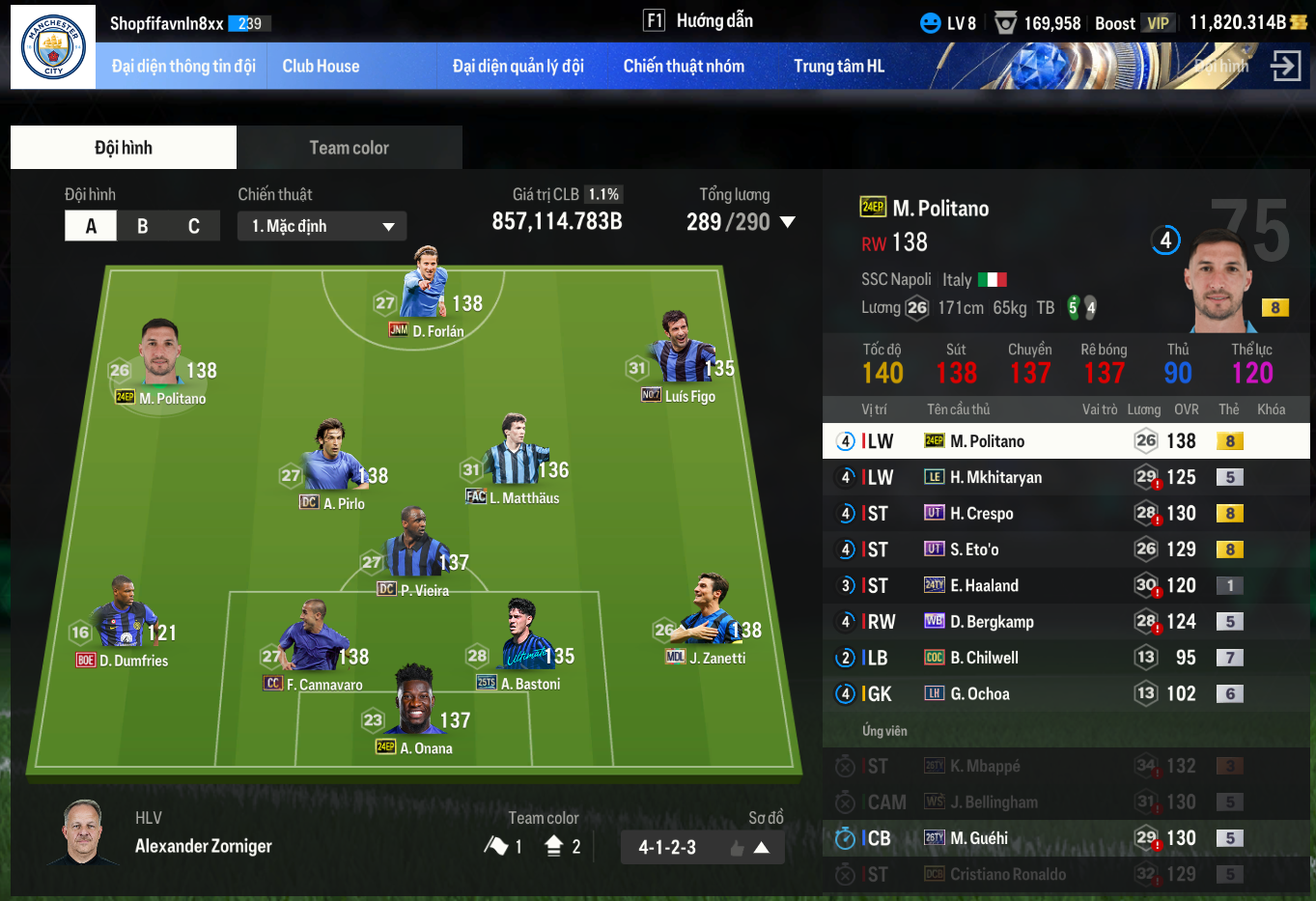The image size is (1316, 901).
Task: Open the 4-1-2-3 formation selector
Action: click(x=702, y=847)
